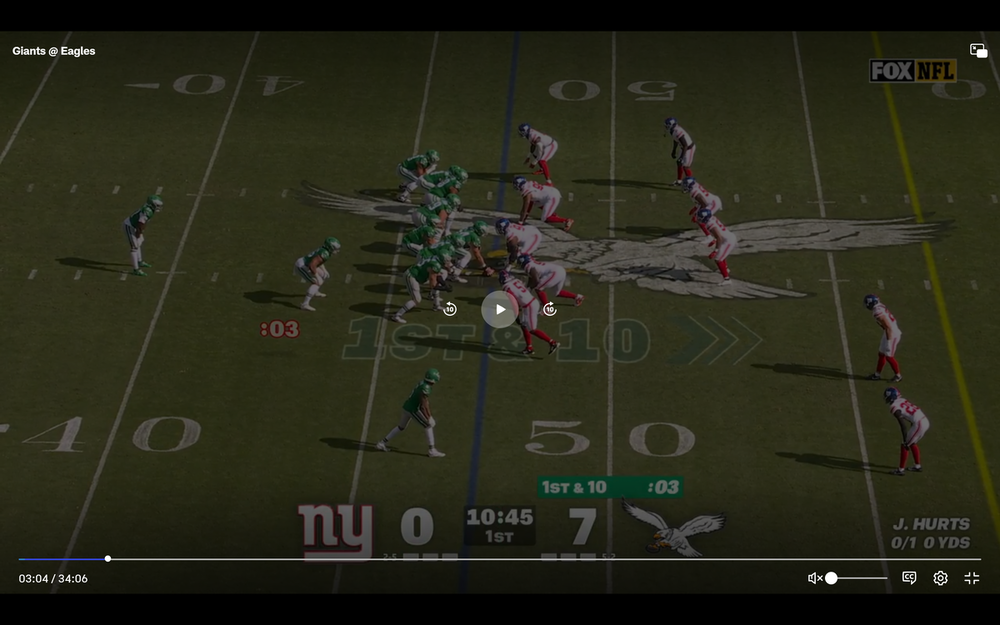Seek along the video progress bar

tap(500, 559)
